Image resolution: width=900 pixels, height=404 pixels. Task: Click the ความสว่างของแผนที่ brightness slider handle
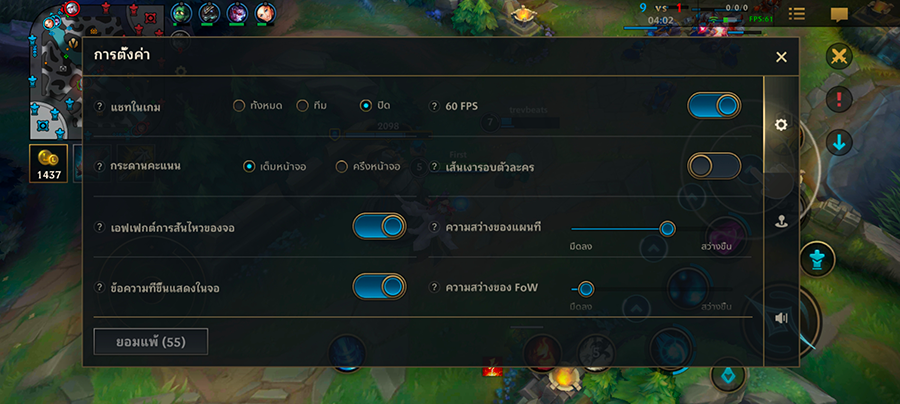point(667,228)
